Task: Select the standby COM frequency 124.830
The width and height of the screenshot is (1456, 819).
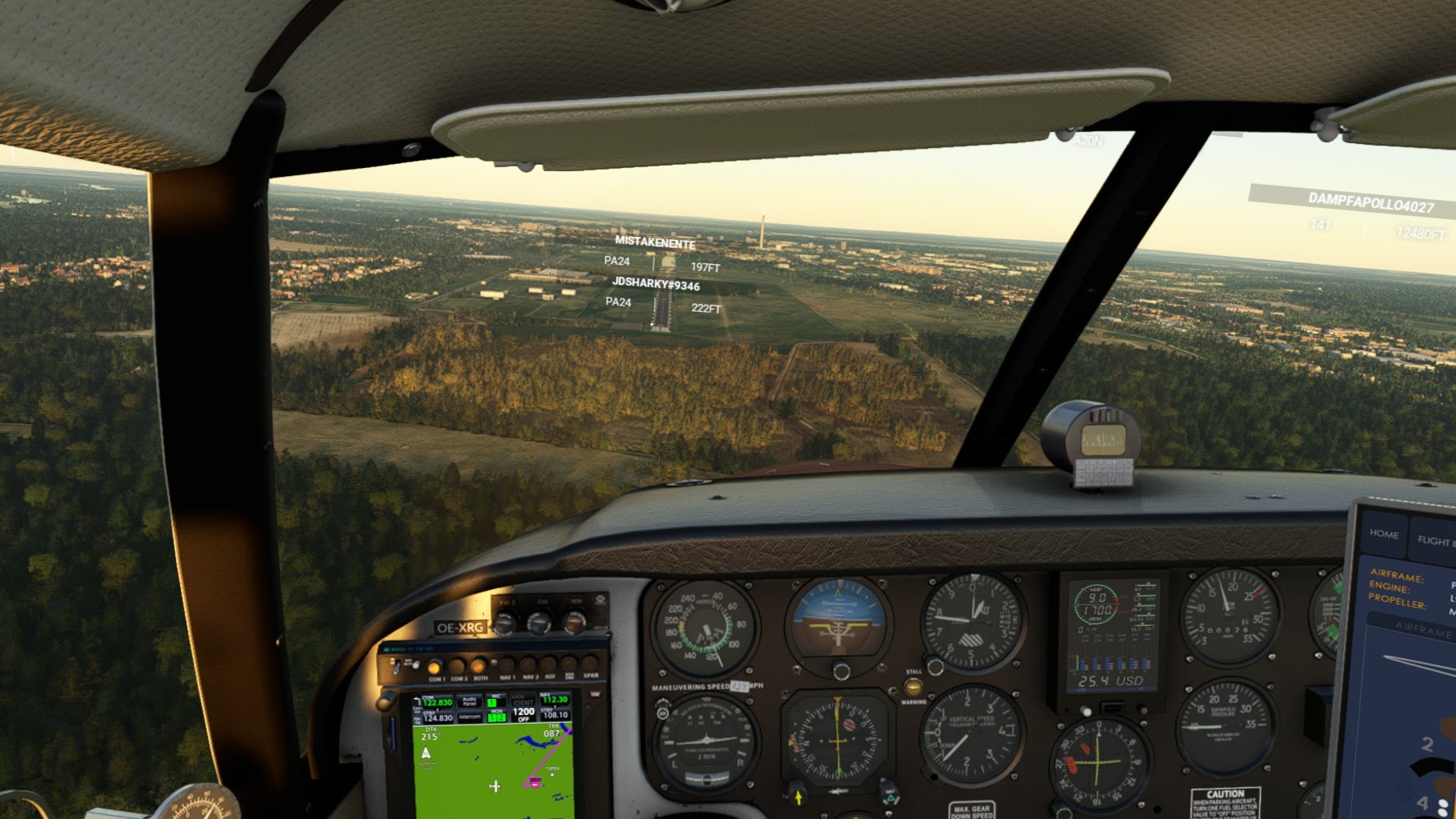Action: tap(438, 718)
